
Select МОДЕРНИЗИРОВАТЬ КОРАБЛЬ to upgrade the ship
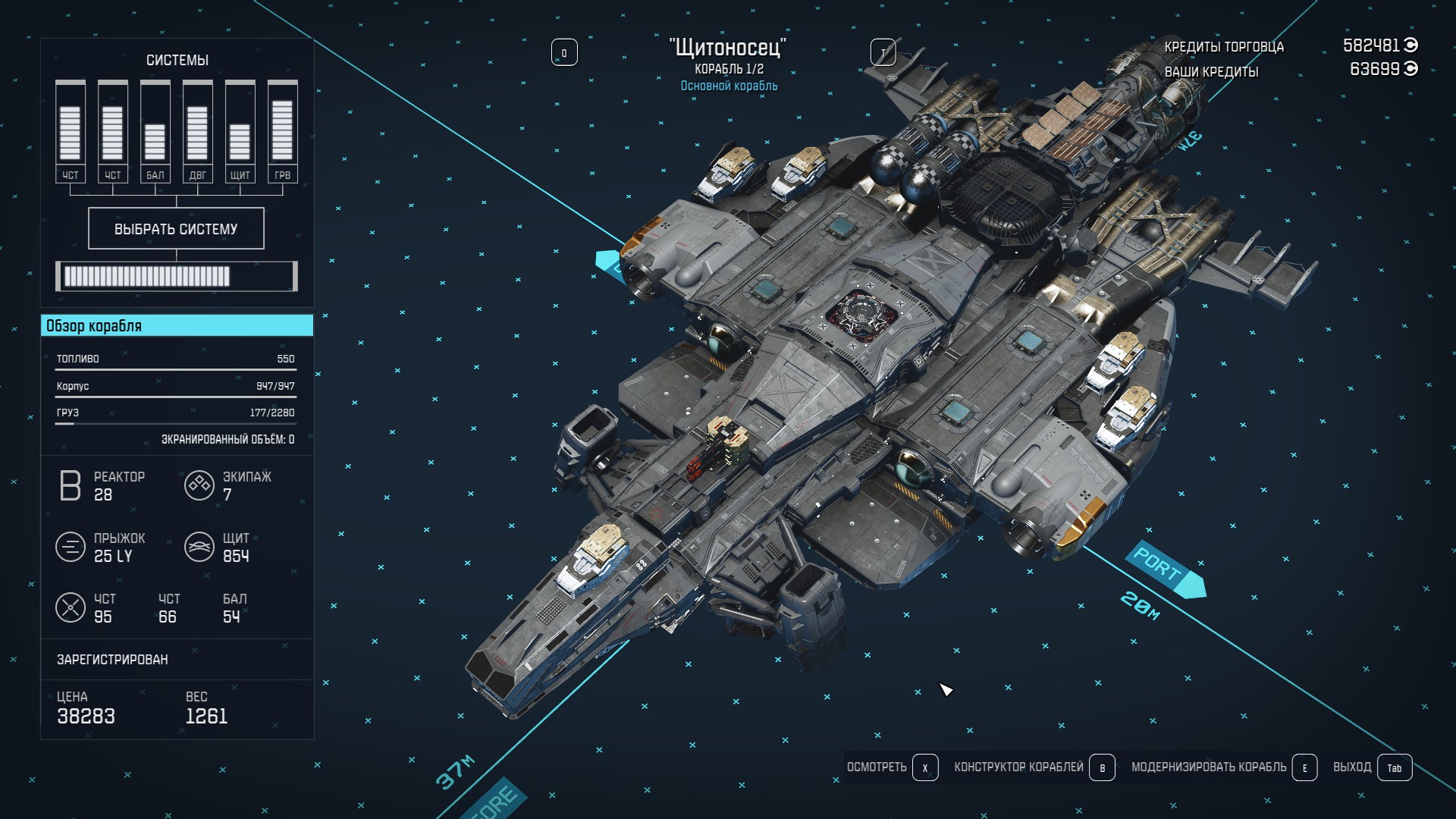coord(1223,767)
